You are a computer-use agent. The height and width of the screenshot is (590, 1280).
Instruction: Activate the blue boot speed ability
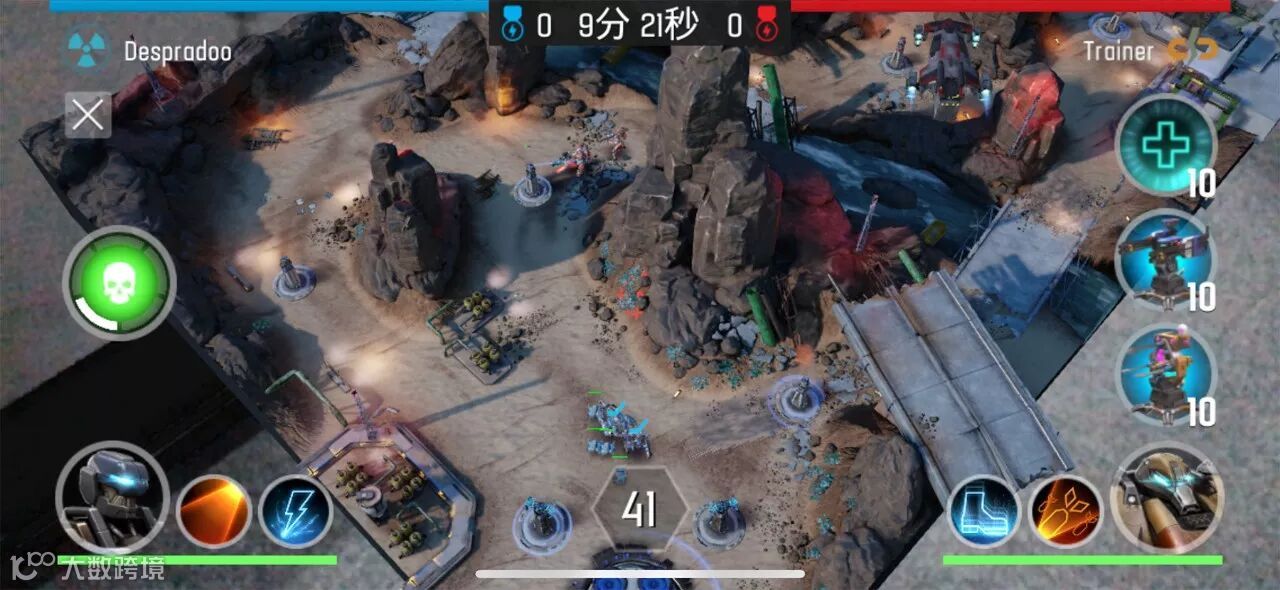tap(984, 511)
